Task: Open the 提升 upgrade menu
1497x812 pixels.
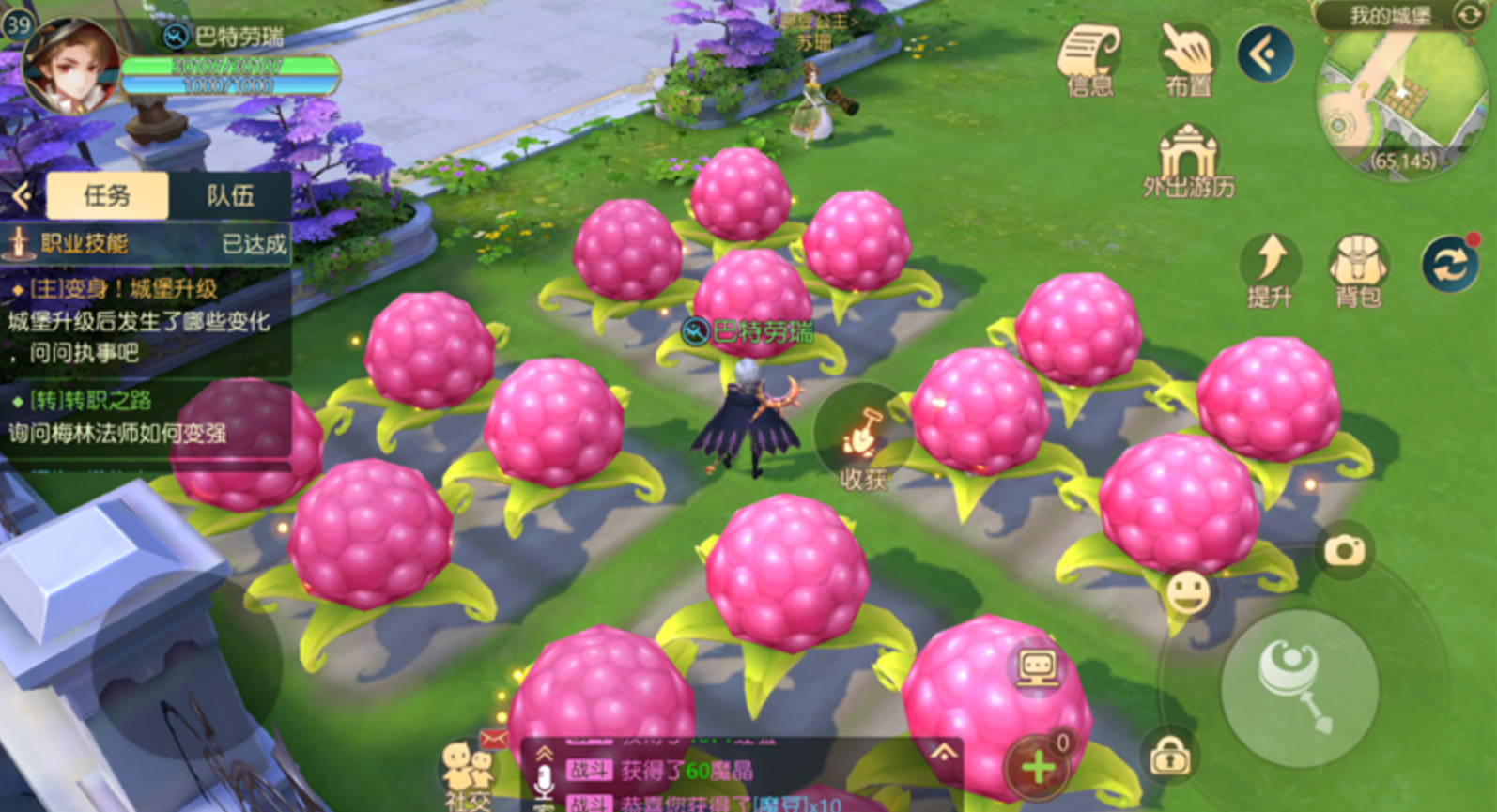Action: point(1270,269)
